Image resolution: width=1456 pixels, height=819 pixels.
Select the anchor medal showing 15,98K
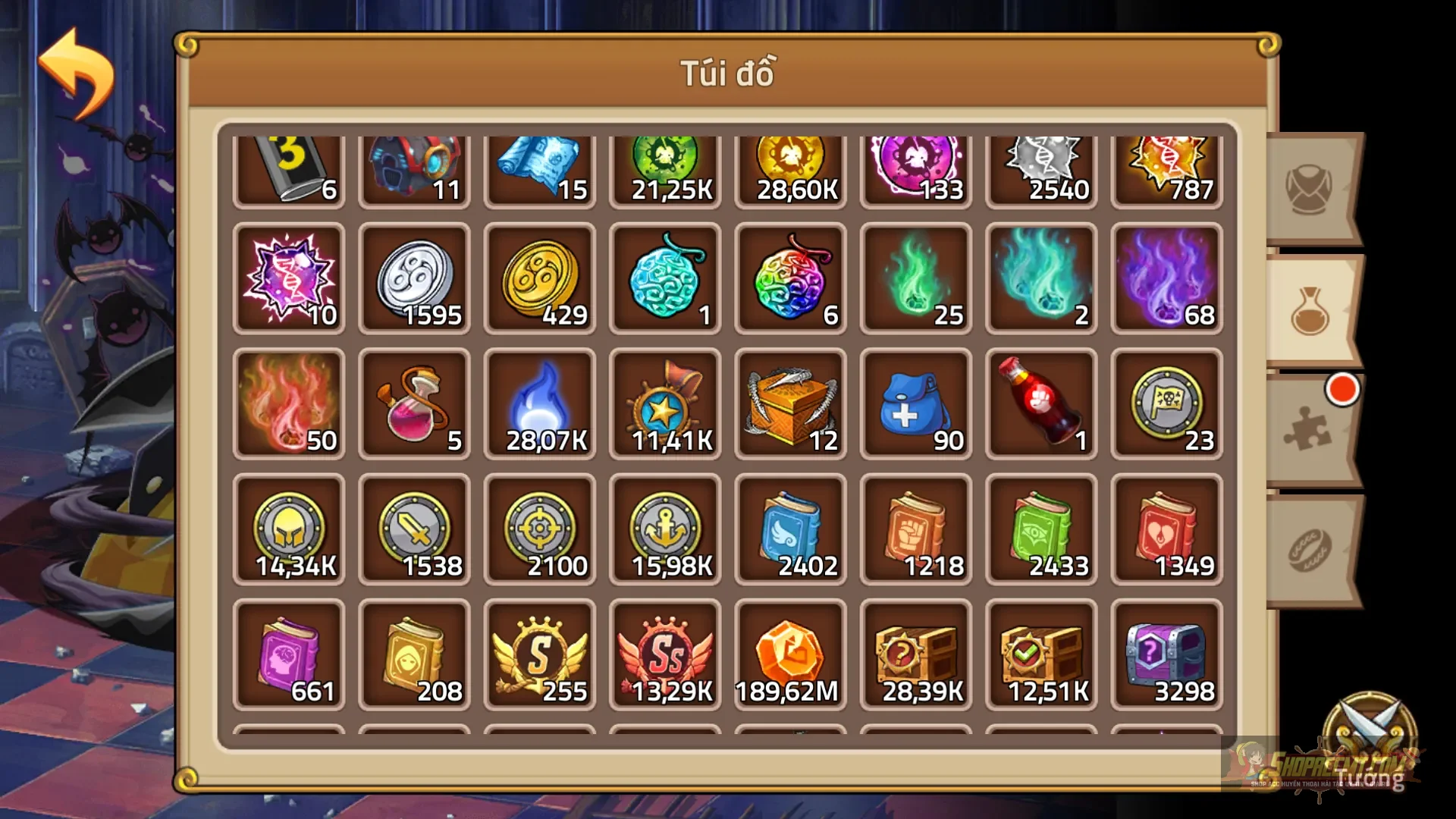(665, 529)
